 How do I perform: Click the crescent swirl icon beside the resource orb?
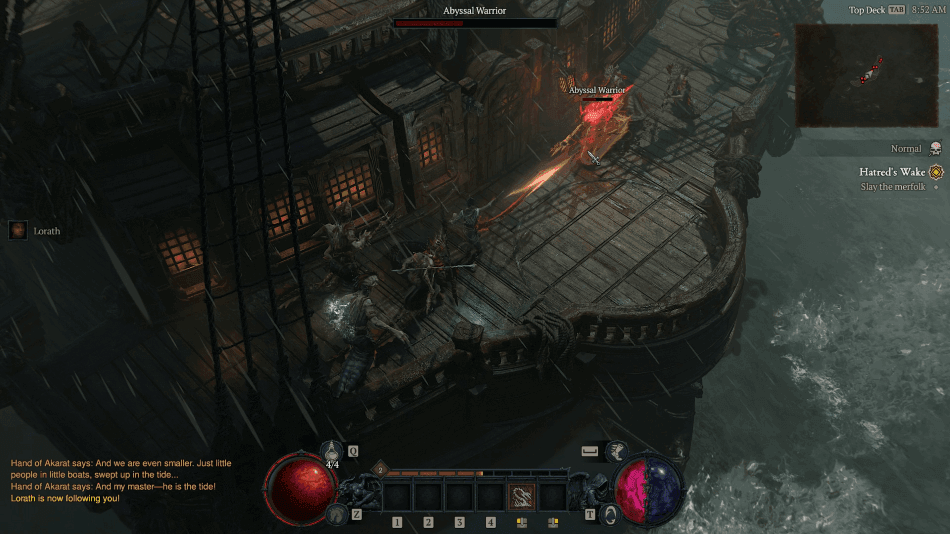click(611, 513)
